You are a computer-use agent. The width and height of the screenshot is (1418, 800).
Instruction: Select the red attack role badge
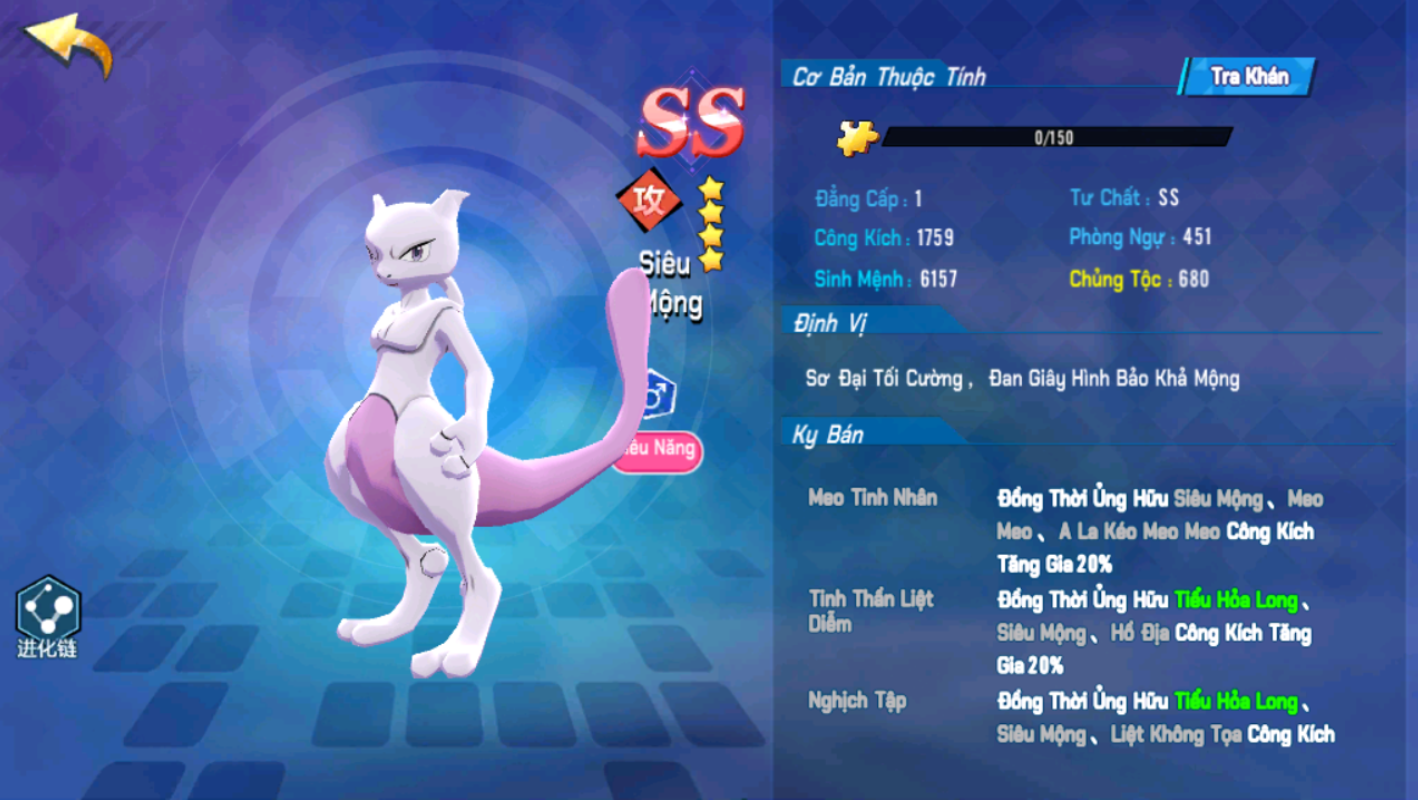pos(647,198)
